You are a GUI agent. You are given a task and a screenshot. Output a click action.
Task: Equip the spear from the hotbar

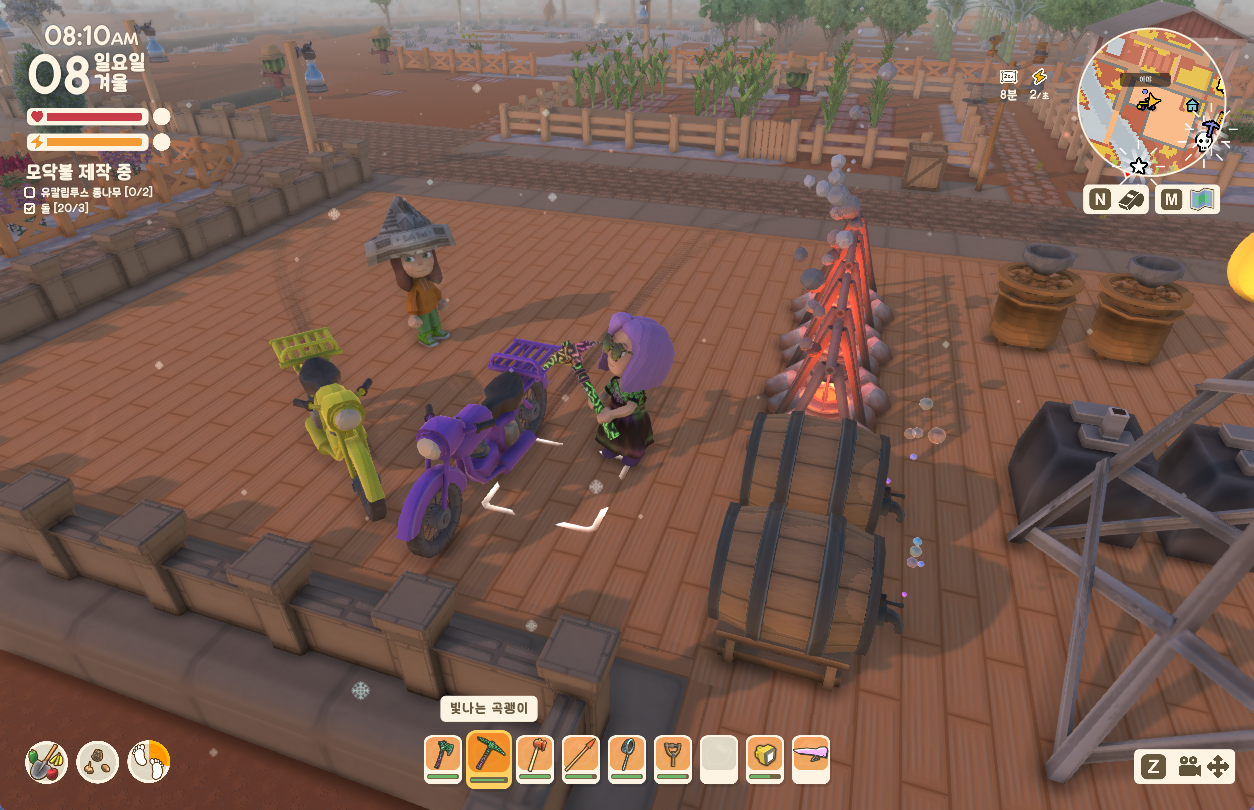click(x=581, y=759)
